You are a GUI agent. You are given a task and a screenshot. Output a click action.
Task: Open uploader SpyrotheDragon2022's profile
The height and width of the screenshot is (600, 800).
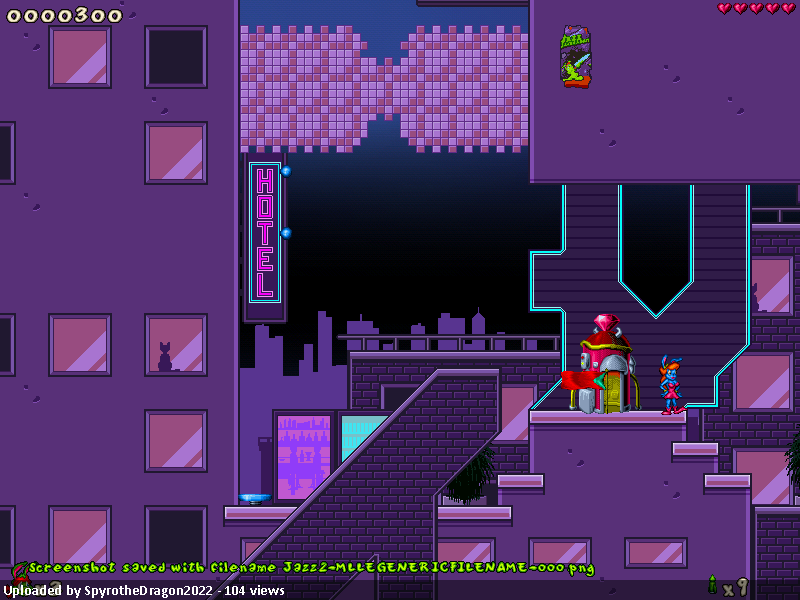(148, 591)
